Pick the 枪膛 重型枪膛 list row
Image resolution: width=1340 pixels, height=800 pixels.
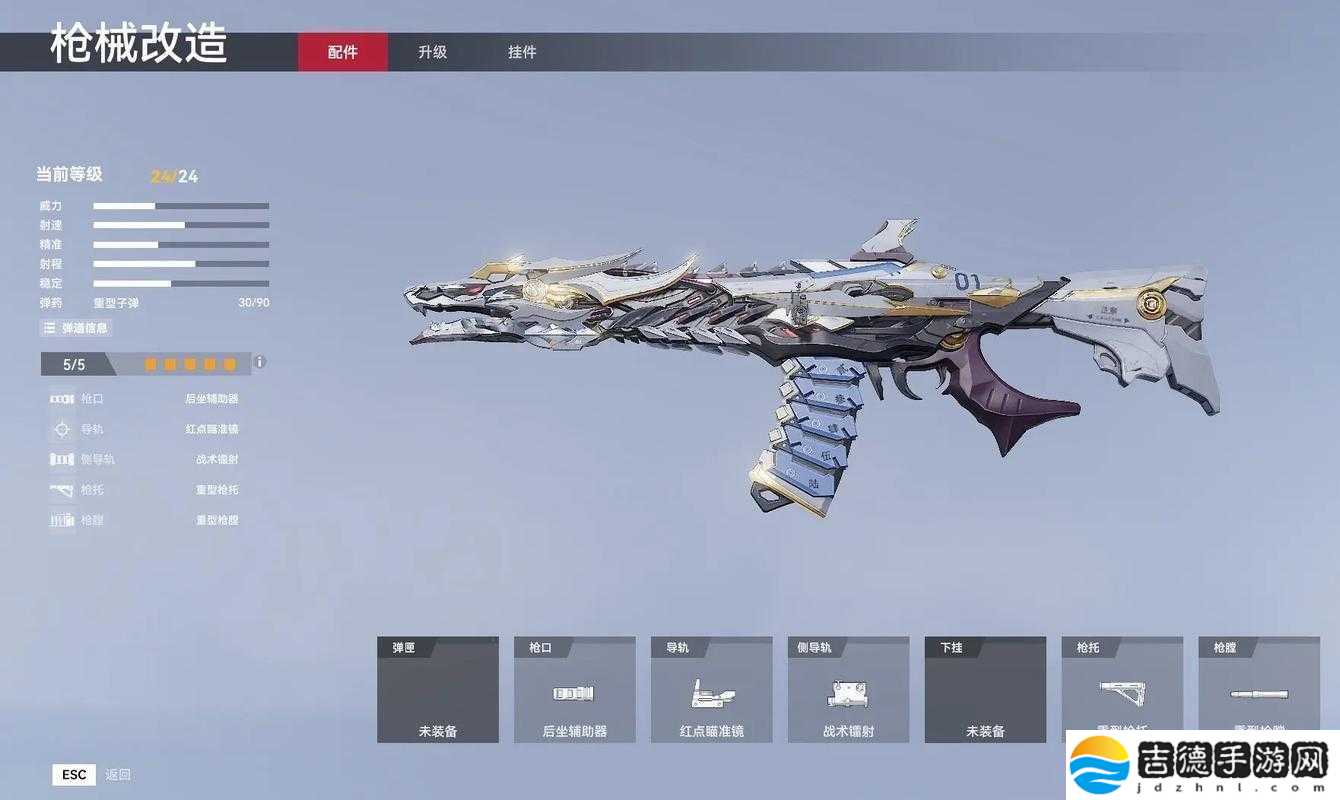(x=144, y=520)
